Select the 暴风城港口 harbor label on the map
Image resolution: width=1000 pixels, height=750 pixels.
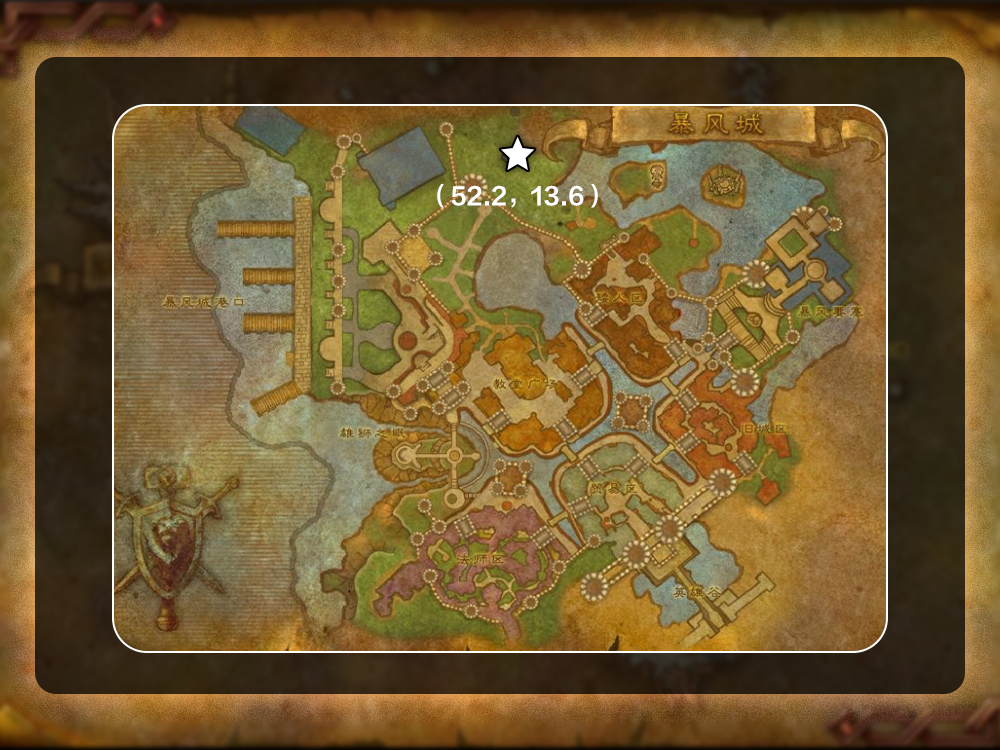[x=204, y=301]
